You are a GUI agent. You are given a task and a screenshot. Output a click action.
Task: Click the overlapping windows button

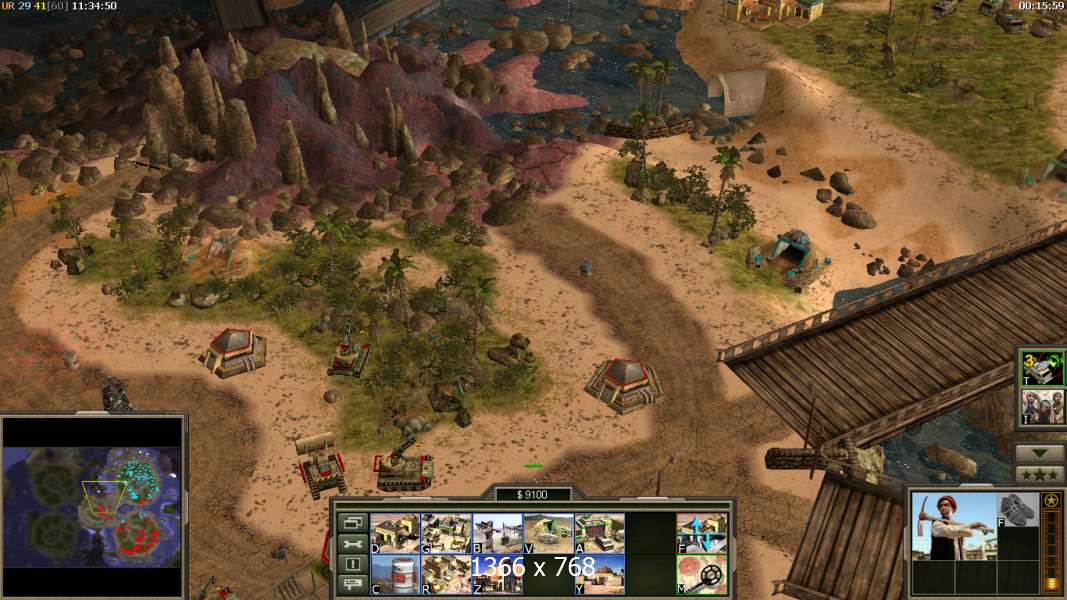[352, 522]
